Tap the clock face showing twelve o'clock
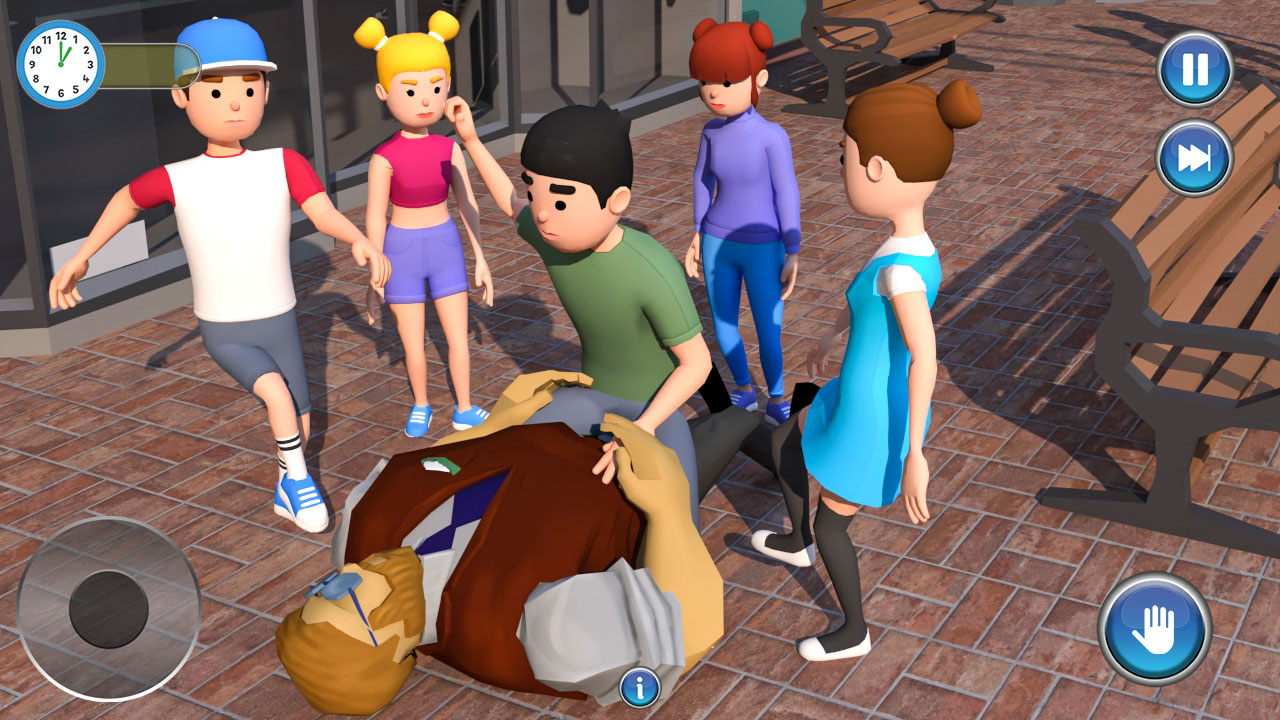This screenshot has height=720, width=1280. 60,63
